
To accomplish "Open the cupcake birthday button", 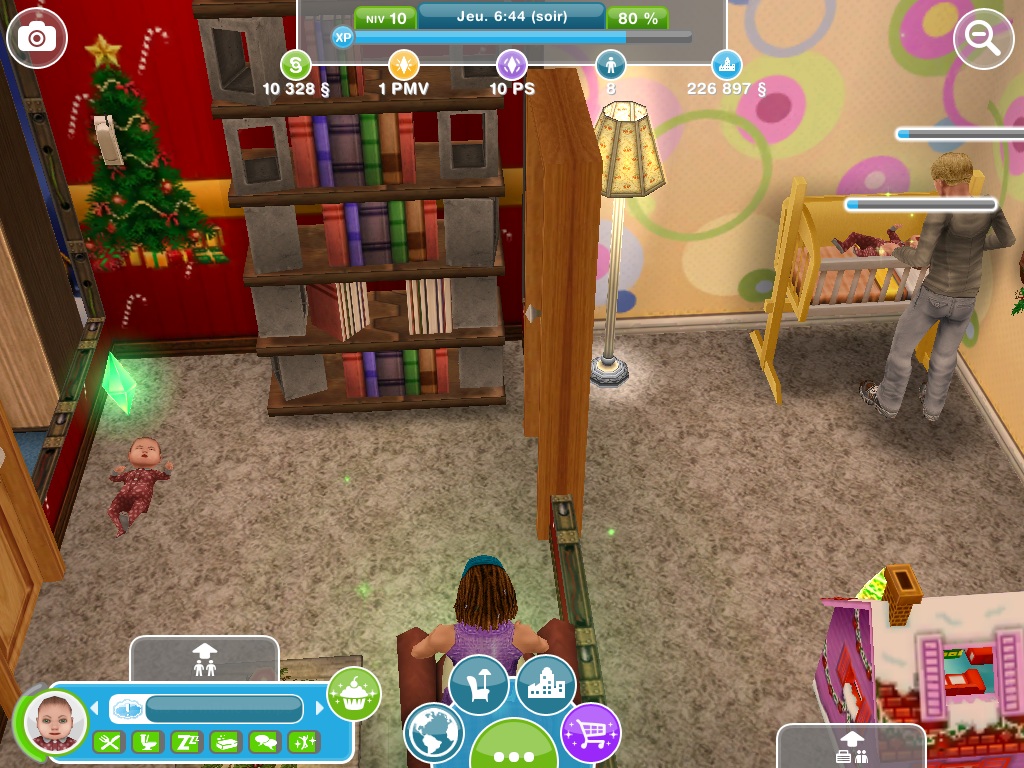I will (x=354, y=693).
